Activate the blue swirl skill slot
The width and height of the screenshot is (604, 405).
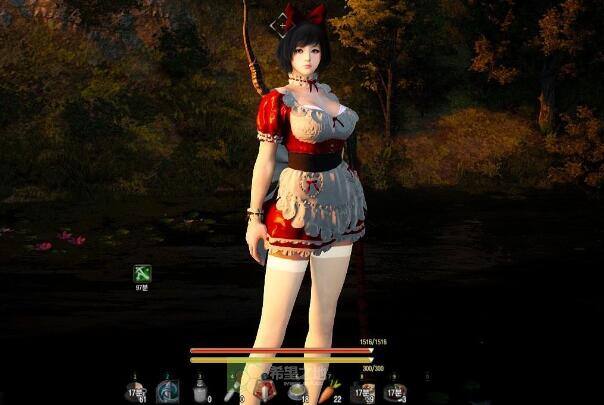pos(168,389)
